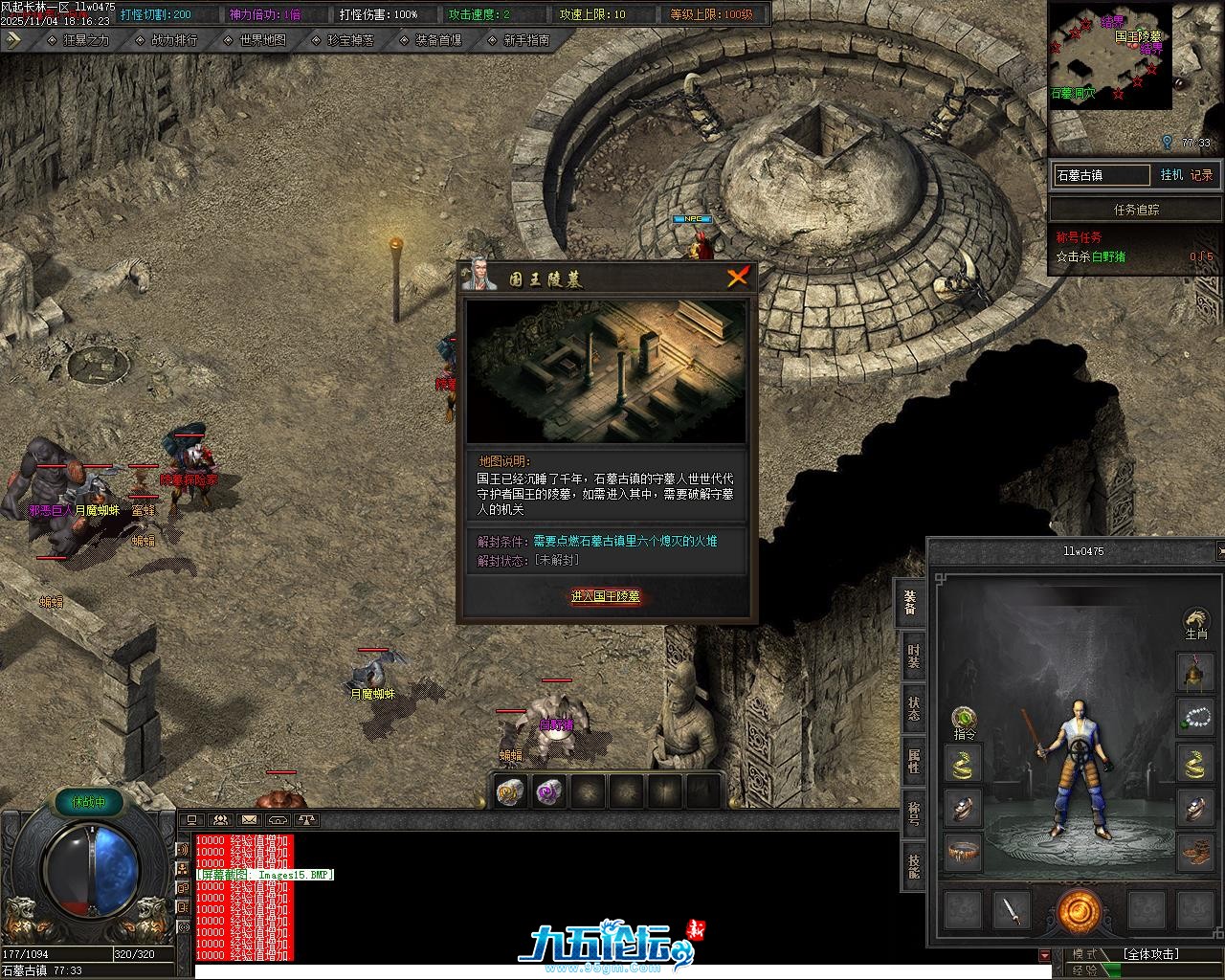Select the 狂暴之力 menu entry

pos(85,40)
